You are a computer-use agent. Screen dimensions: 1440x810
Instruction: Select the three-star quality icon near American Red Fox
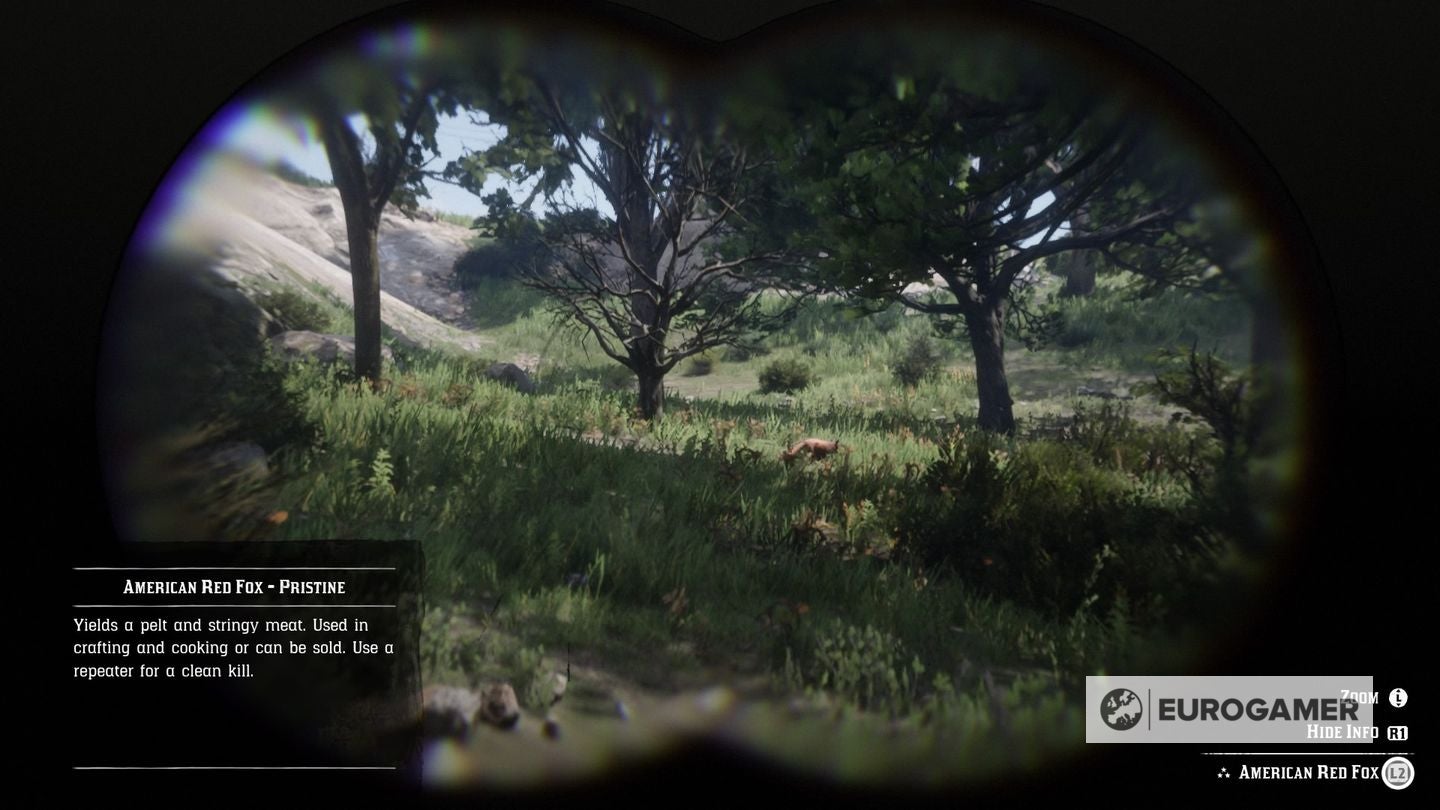pos(1224,772)
